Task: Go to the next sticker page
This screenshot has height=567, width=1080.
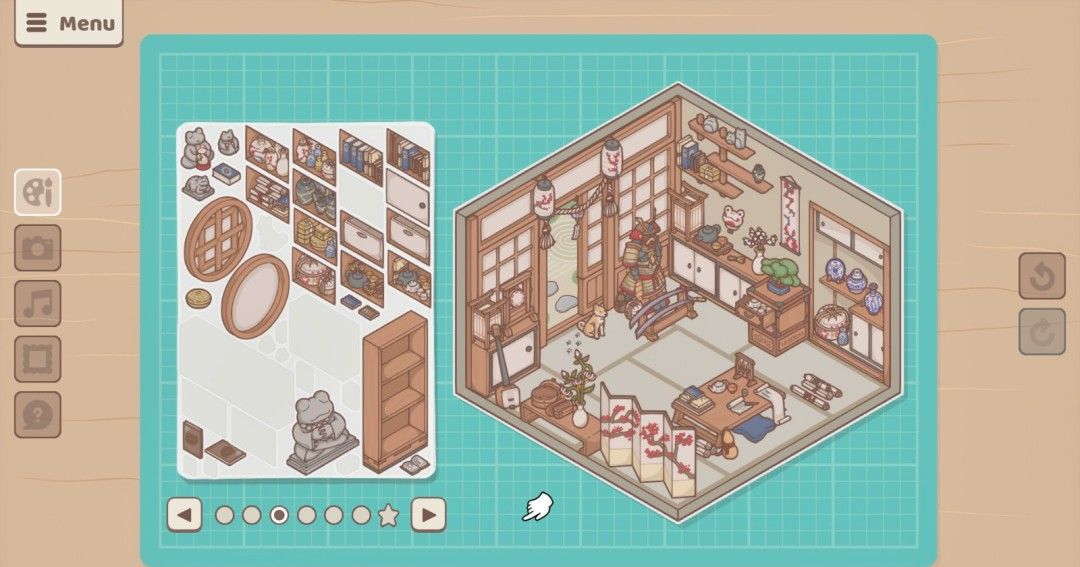Action: click(x=428, y=515)
